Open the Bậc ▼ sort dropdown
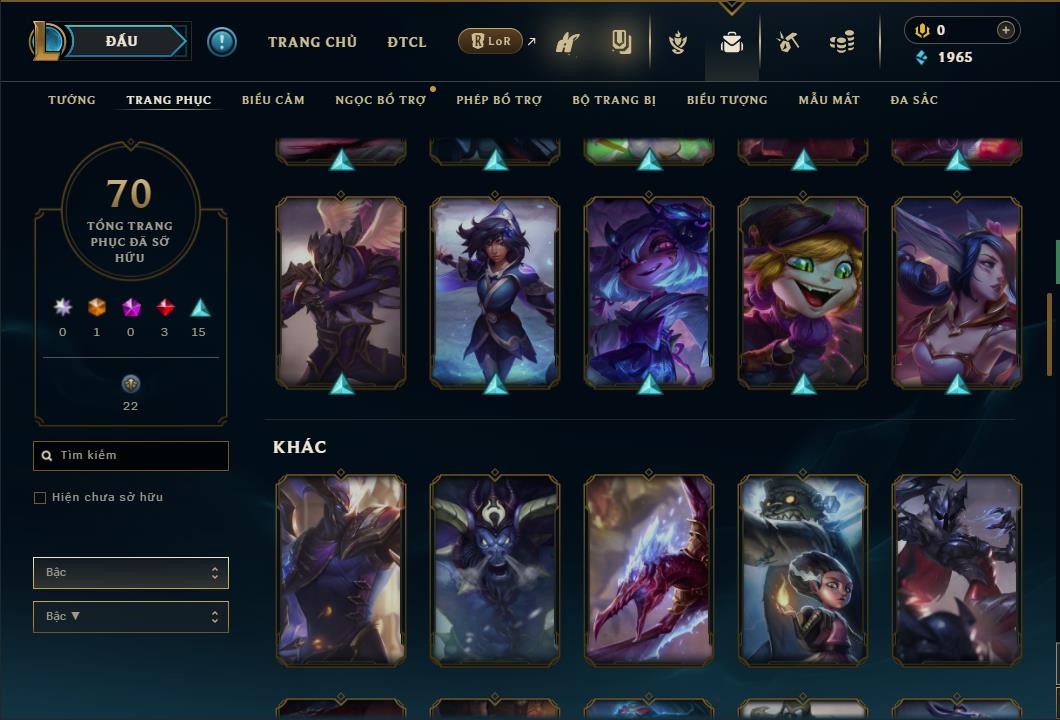The image size is (1060, 720). pyautogui.click(x=131, y=617)
